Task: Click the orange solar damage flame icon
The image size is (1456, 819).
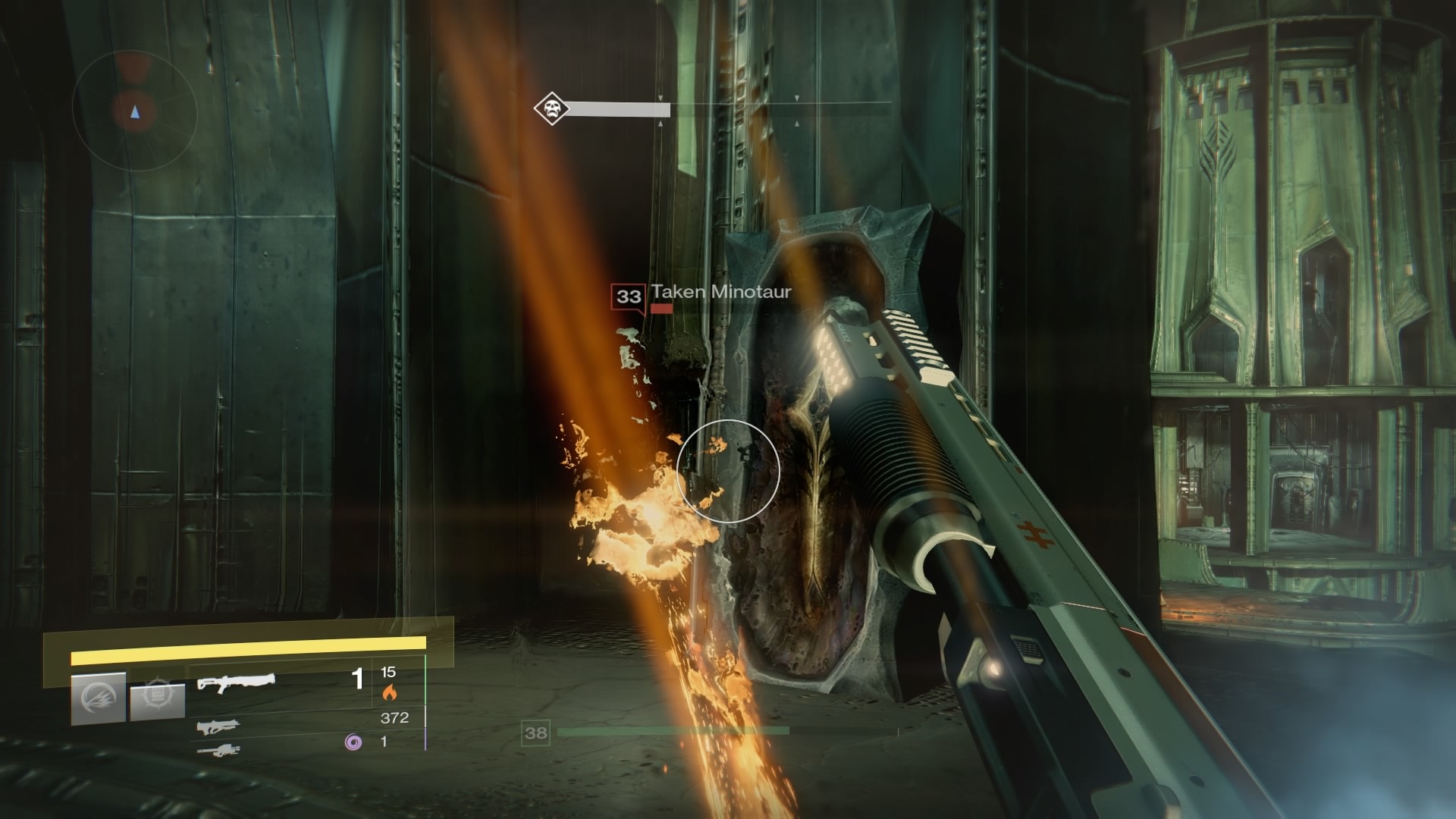Action: pos(389,692)
